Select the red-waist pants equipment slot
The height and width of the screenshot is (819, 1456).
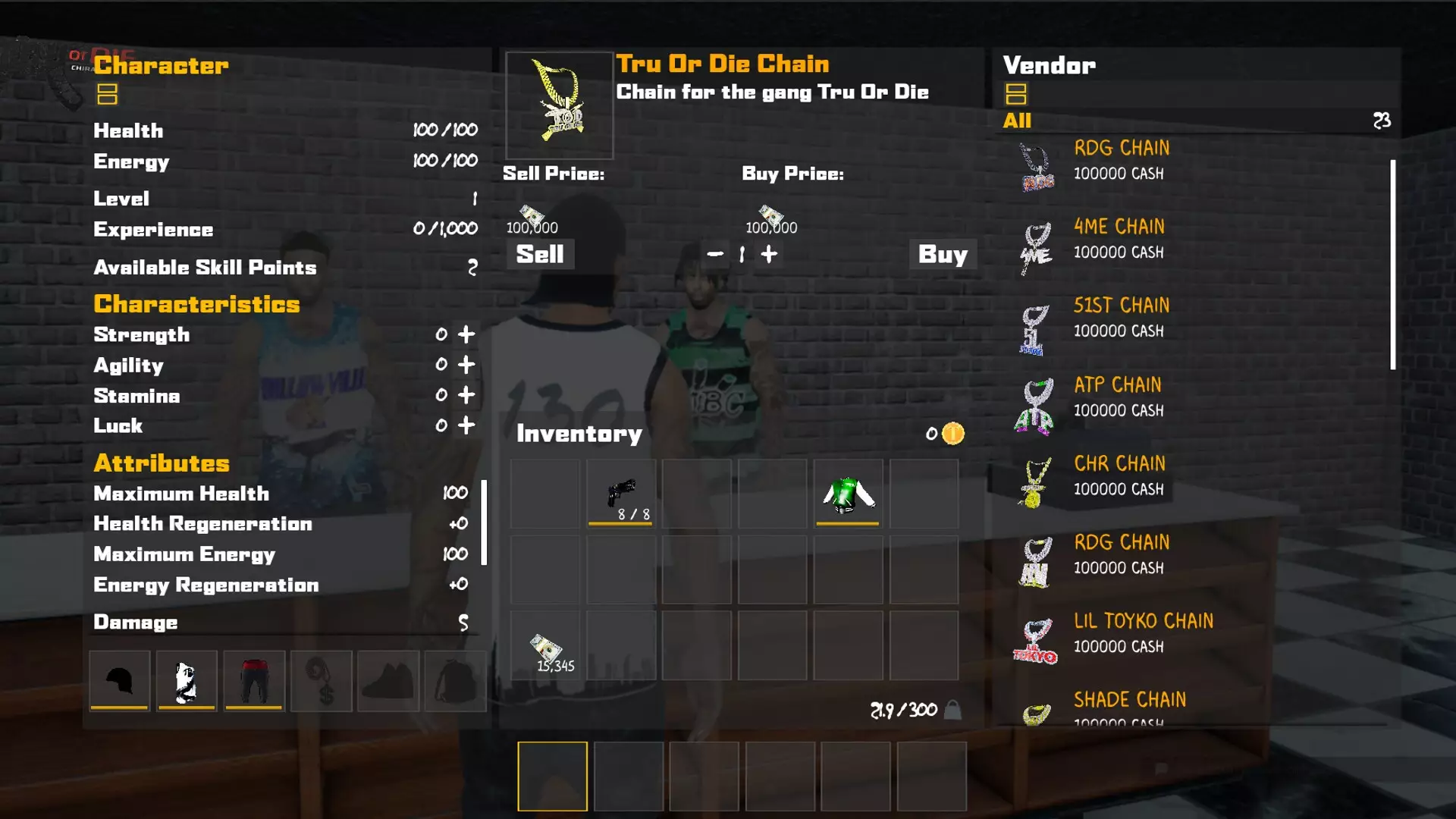point(254,680)
